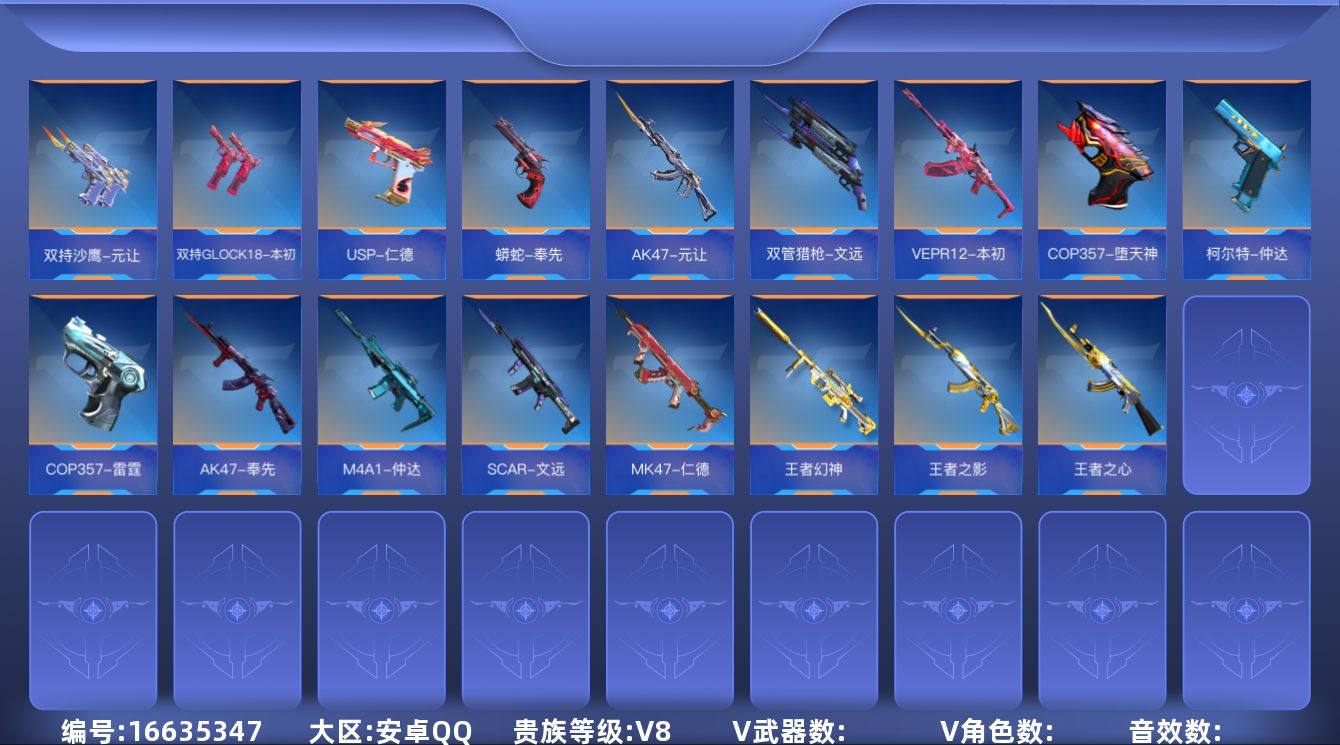Screen dimensions: 1340x745
Task: Select the AK47-元让 rifle card
Action: coord(670,175)
